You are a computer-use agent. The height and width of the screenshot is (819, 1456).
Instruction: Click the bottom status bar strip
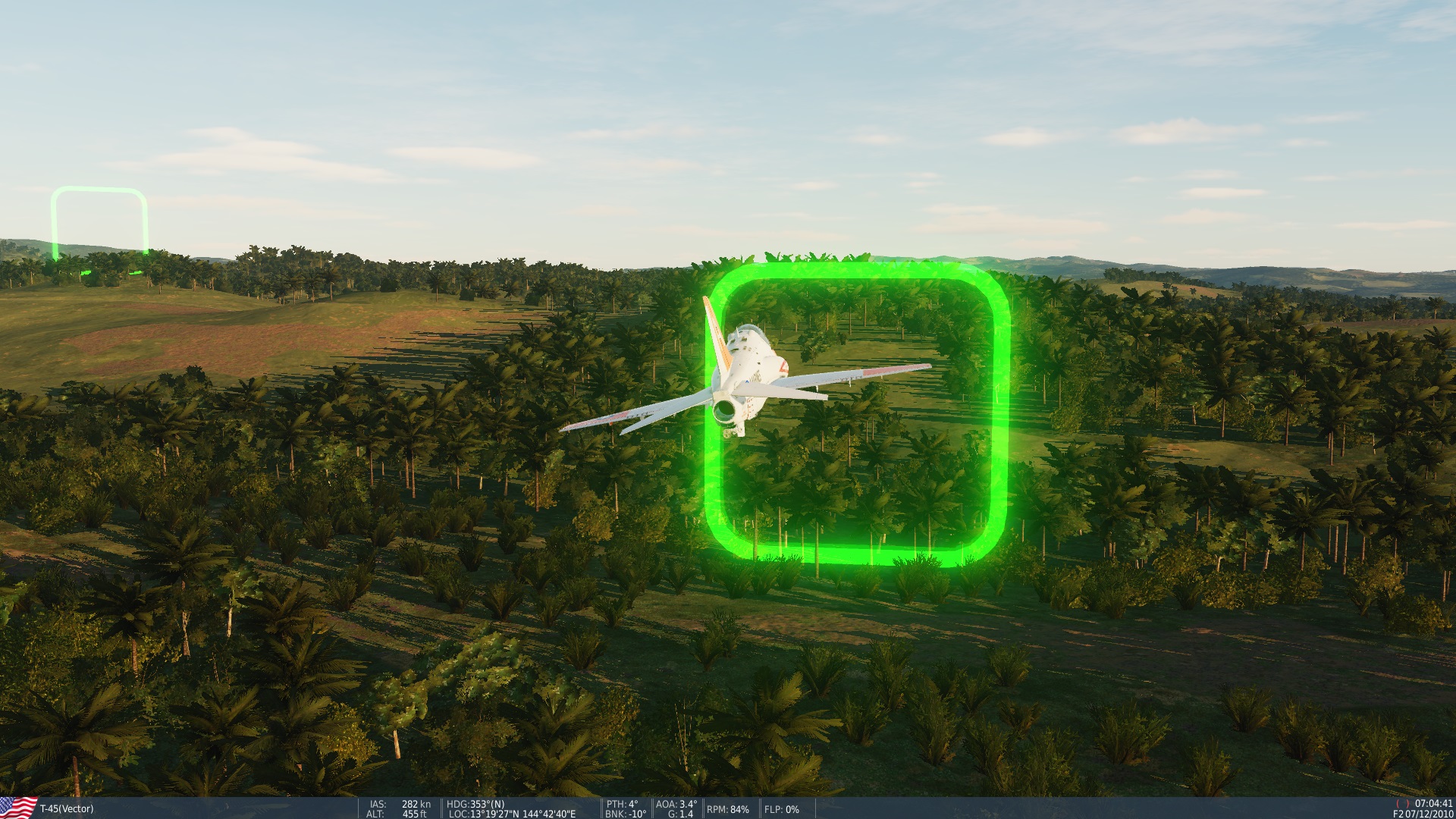[1062, 808]
